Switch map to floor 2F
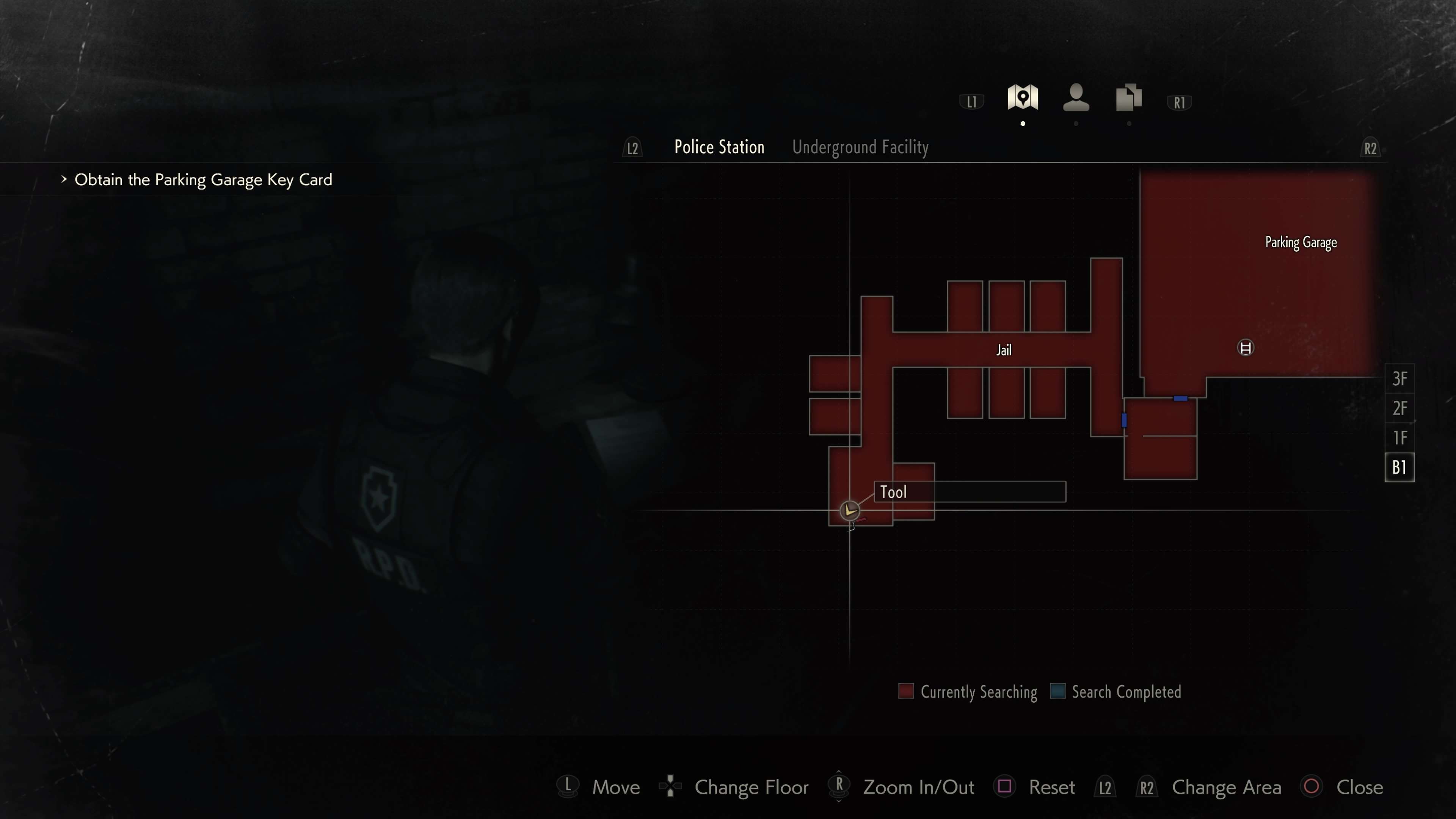 [x=1399, y=408]
